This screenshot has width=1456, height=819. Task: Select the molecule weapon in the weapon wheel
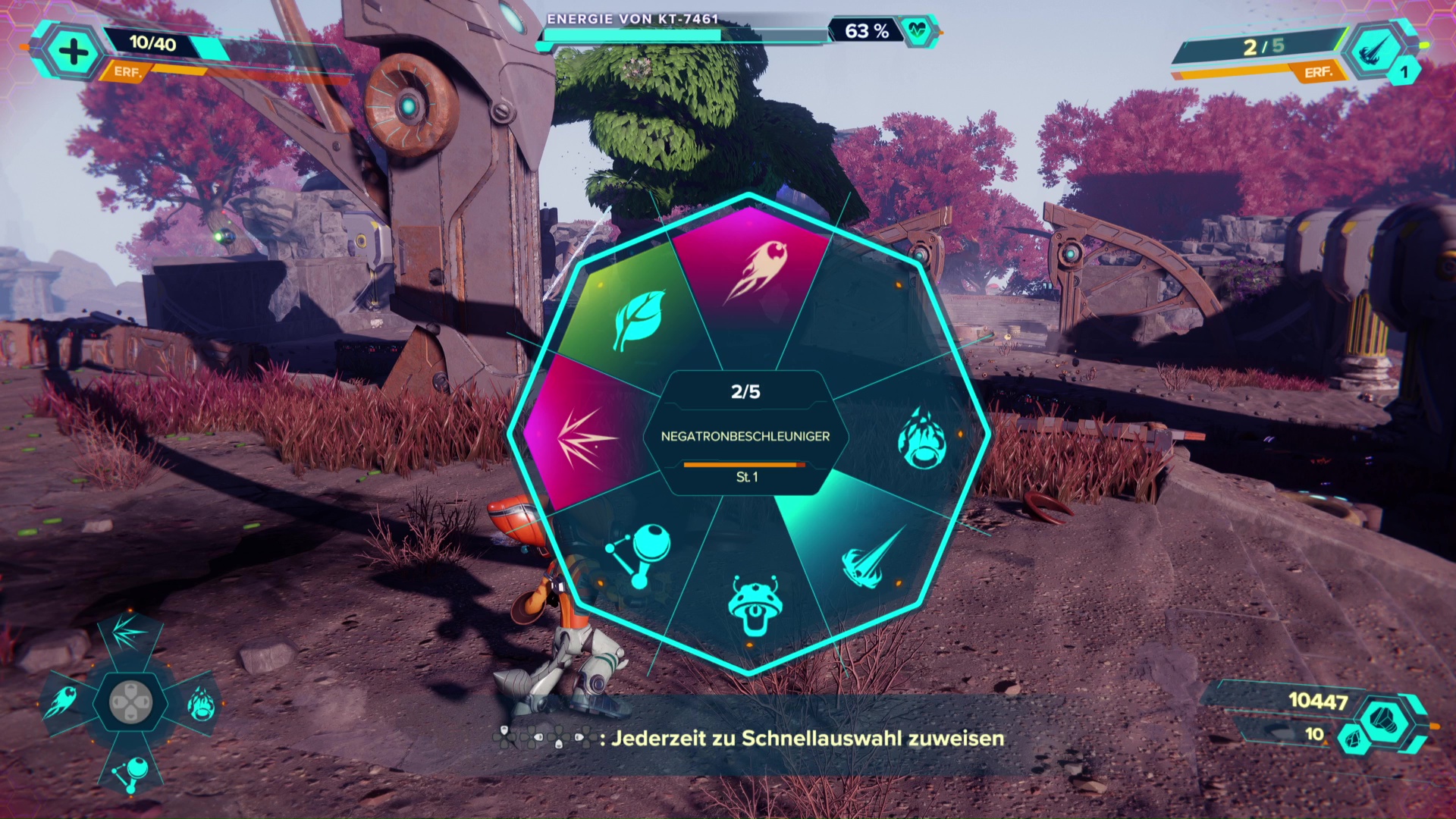639,554
